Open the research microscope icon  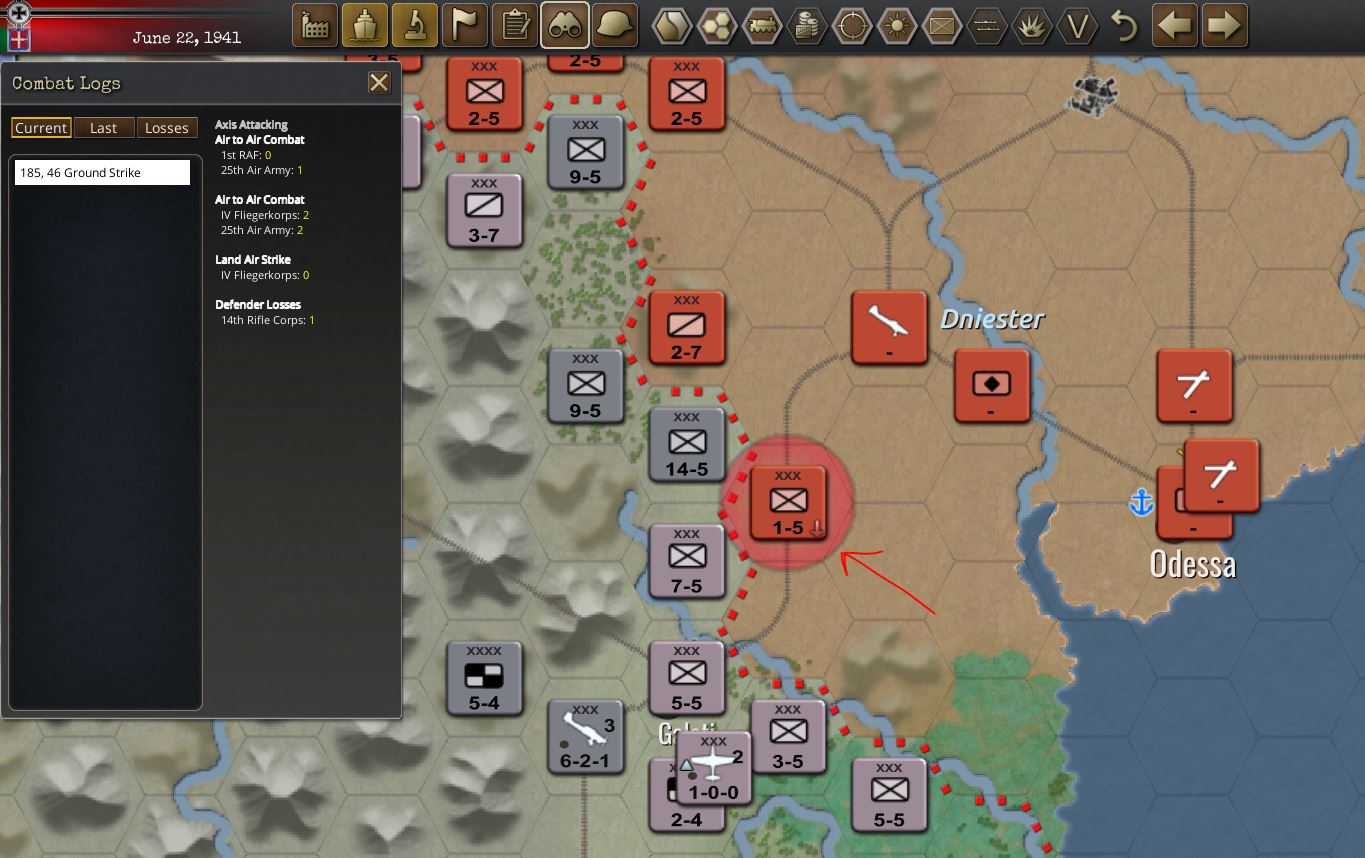(415, 25)
